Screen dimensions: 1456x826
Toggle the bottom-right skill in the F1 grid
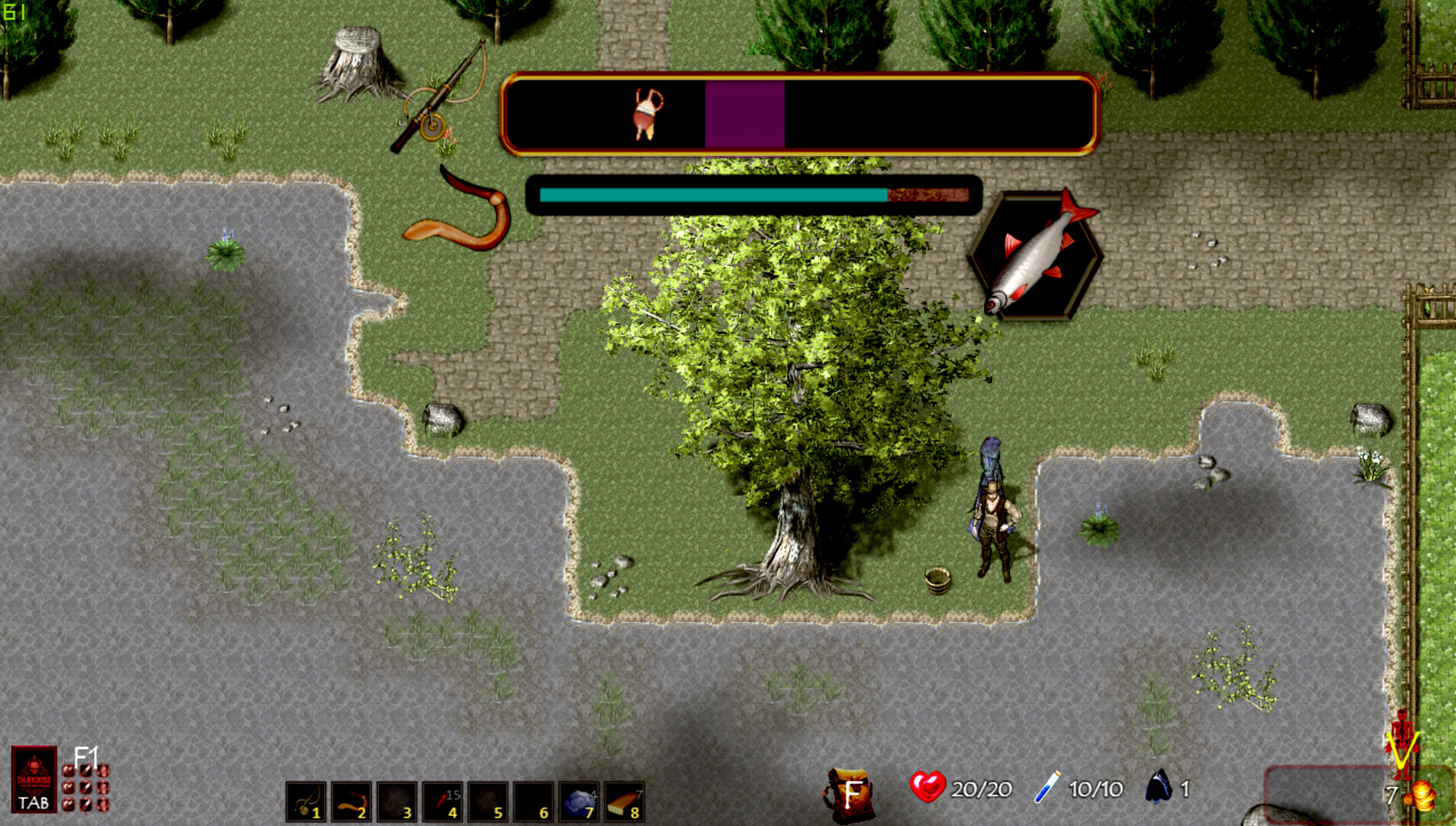tap(103, 806)
